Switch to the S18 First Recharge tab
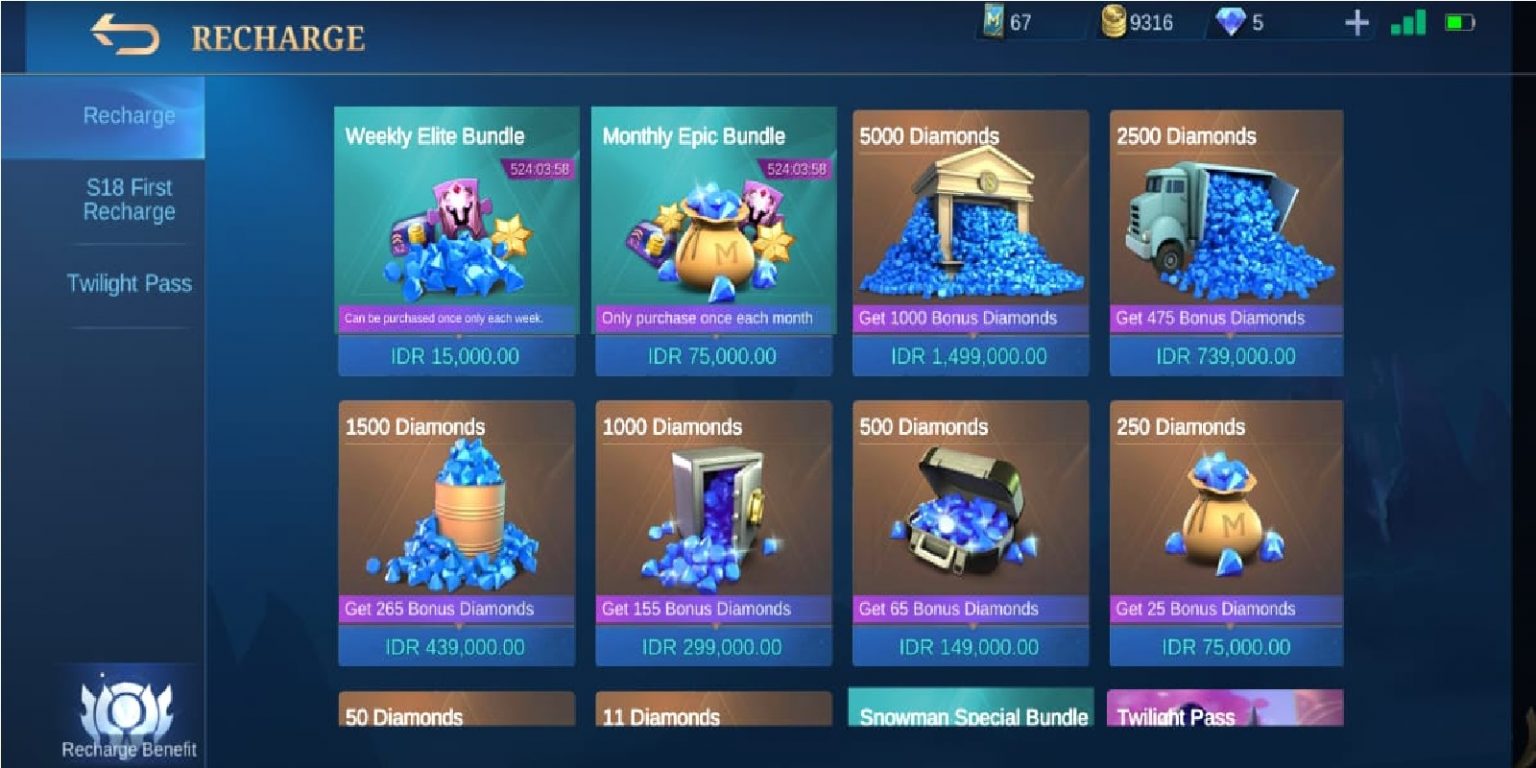 [x=130, y=199]
